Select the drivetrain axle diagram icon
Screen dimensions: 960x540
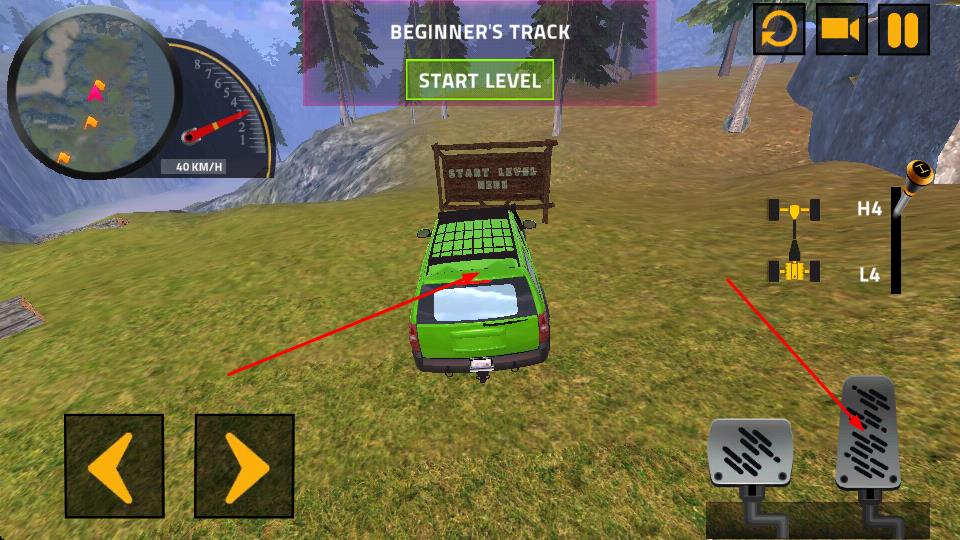pos(794,240)
